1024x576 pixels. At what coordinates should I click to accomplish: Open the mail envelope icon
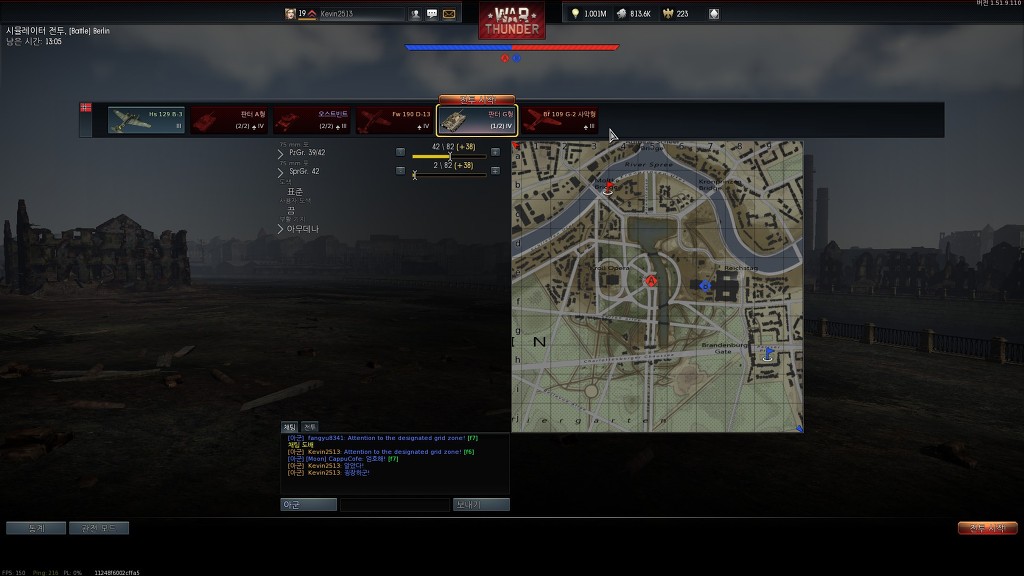pyautogui.click(x=449, y=14)
